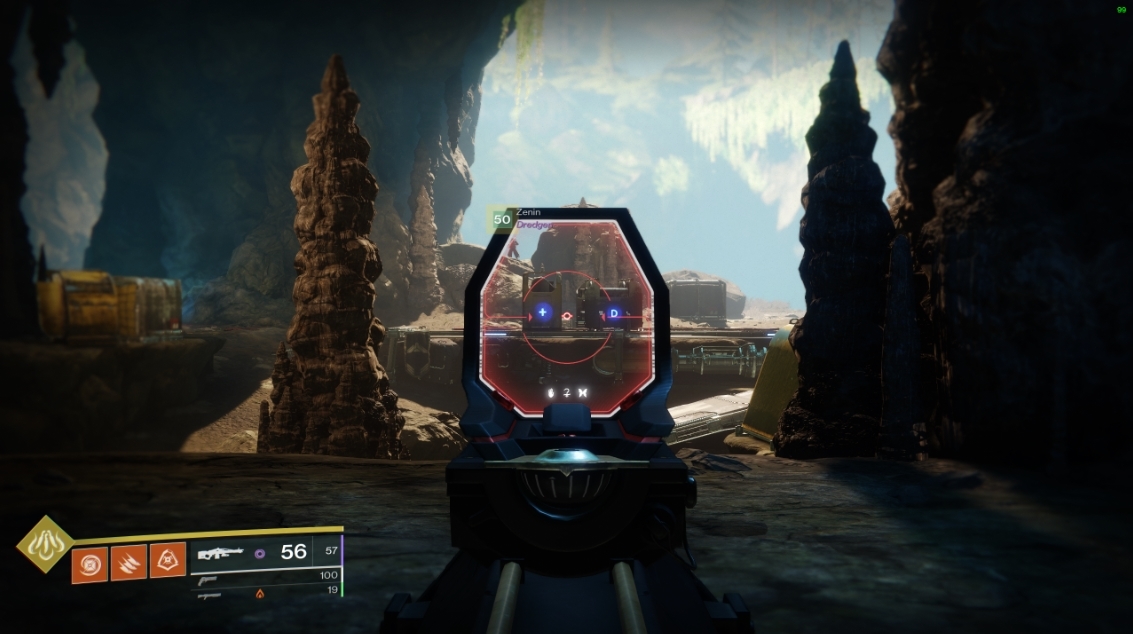1133x634 pixels.
Task: Use the swirl grenade ability icon
Action: click(89, 562)
